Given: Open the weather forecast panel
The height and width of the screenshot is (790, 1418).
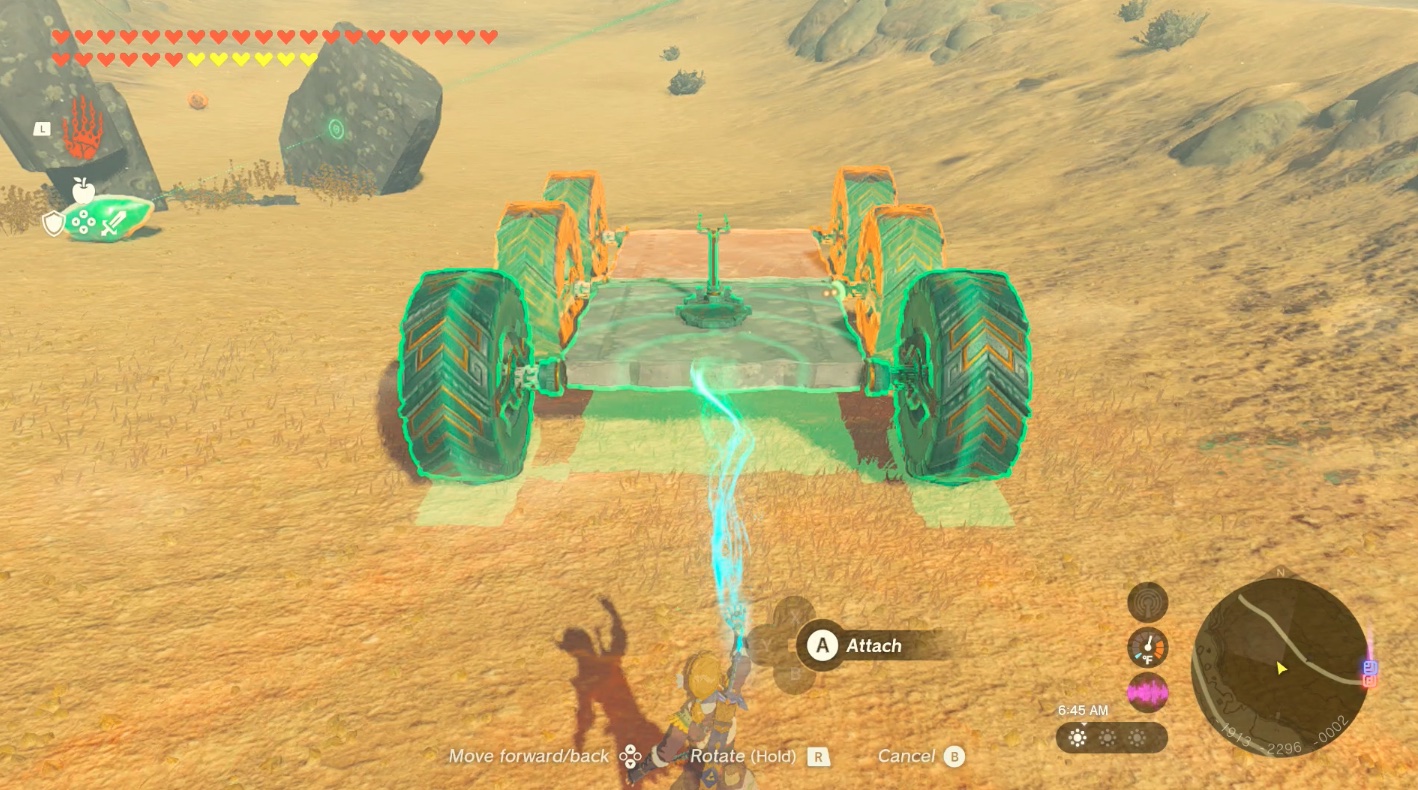Looking at the screenshot, I should click(x=1110, y=738).
